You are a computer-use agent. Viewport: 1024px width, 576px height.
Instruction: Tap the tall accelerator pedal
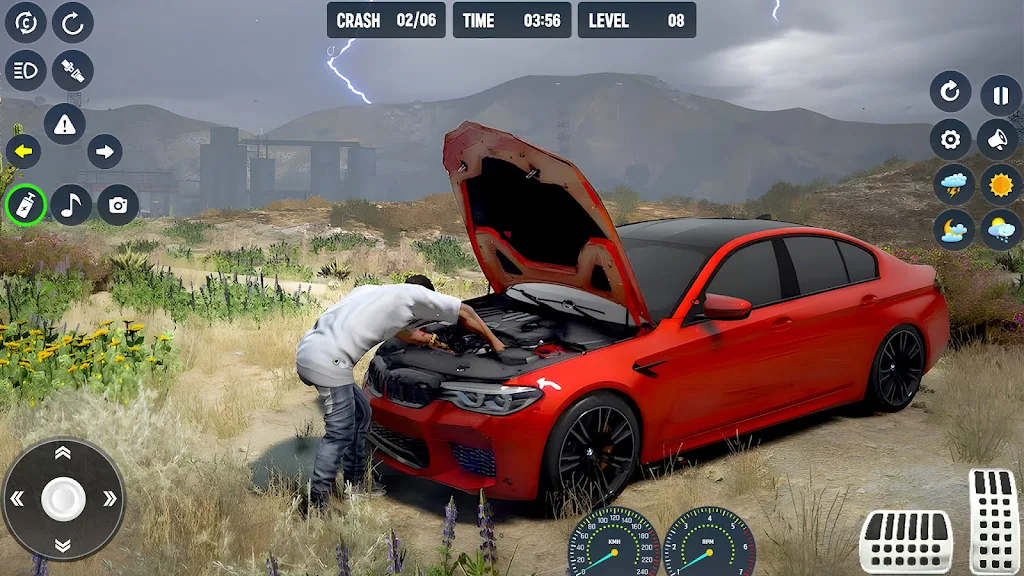tap(993, 521)
